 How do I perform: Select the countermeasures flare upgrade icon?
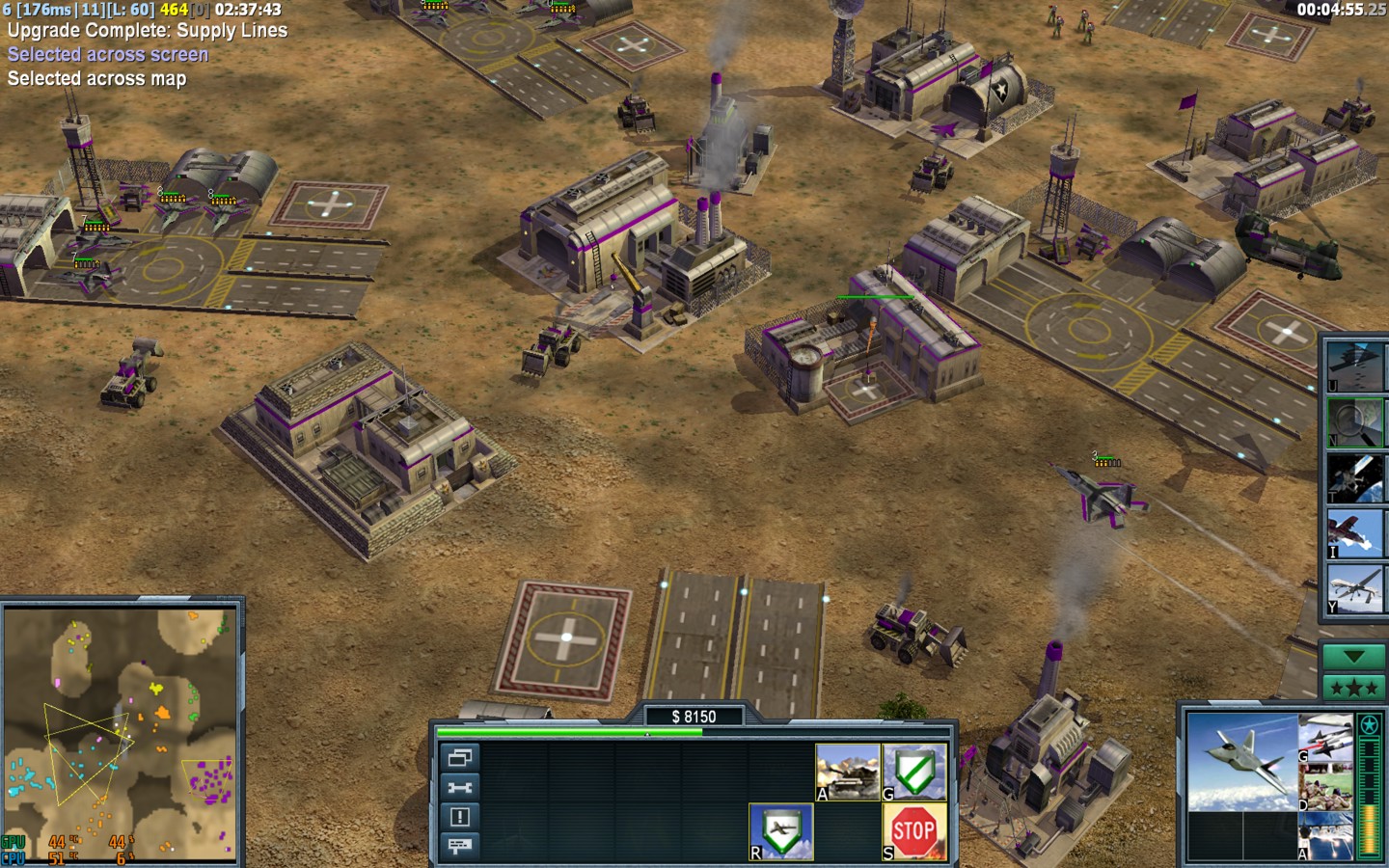point(1326,836)
